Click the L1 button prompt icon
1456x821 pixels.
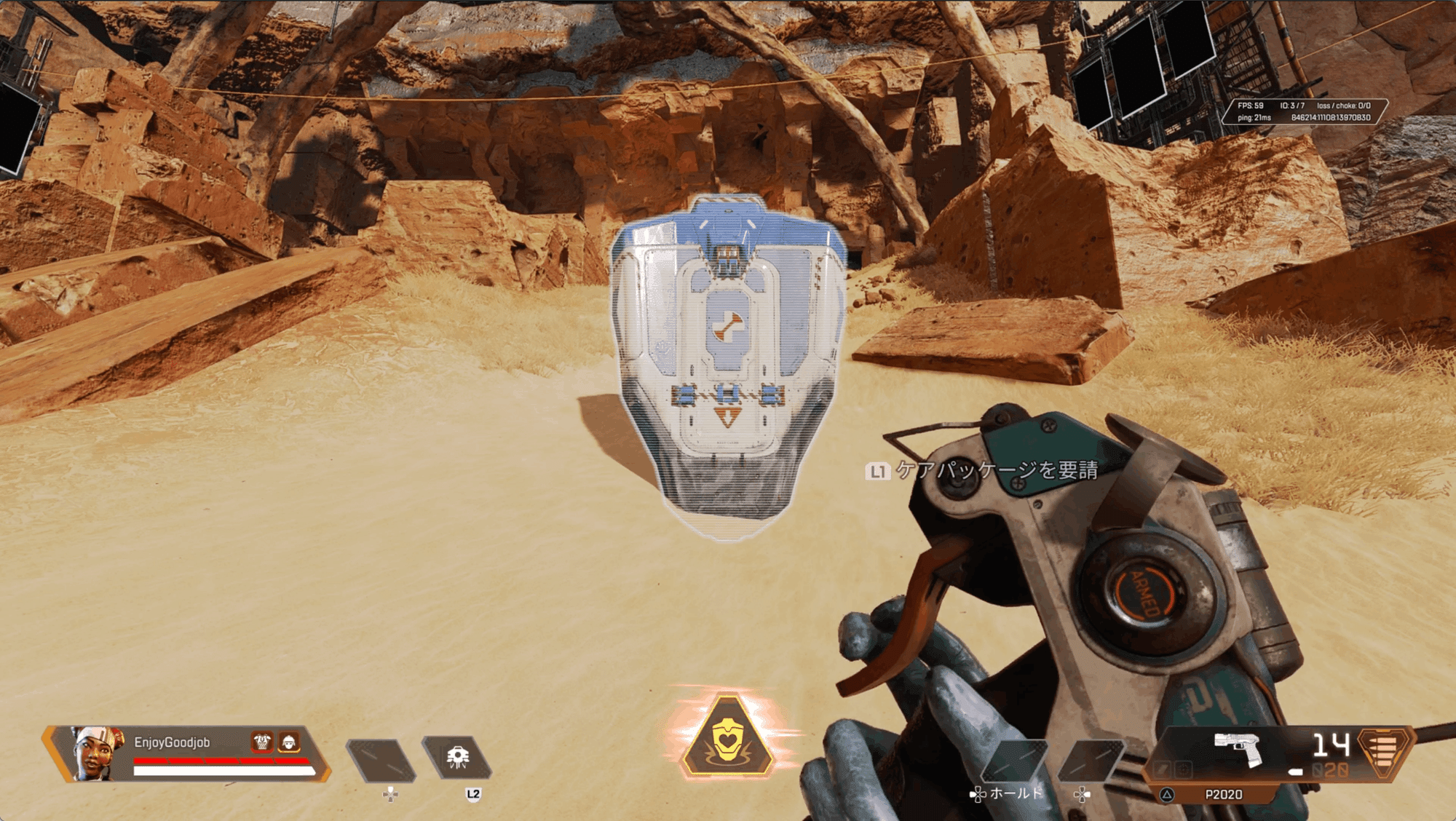click(877, 472)
